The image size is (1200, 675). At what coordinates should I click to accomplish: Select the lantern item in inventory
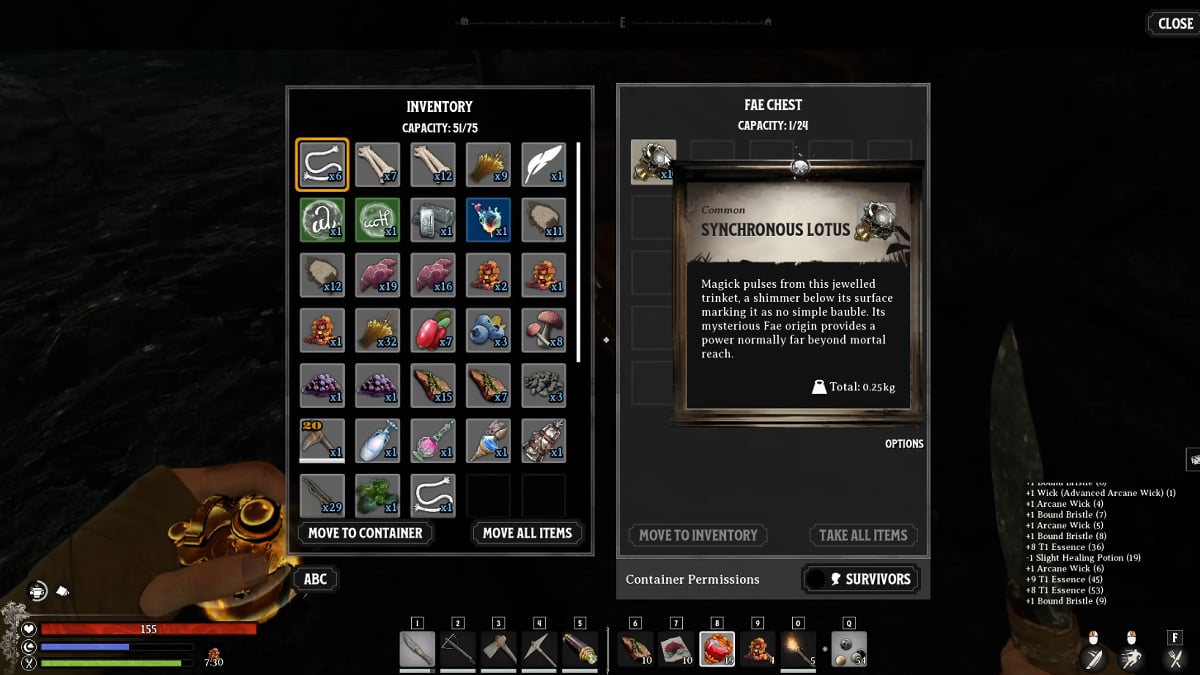point(543,440)
